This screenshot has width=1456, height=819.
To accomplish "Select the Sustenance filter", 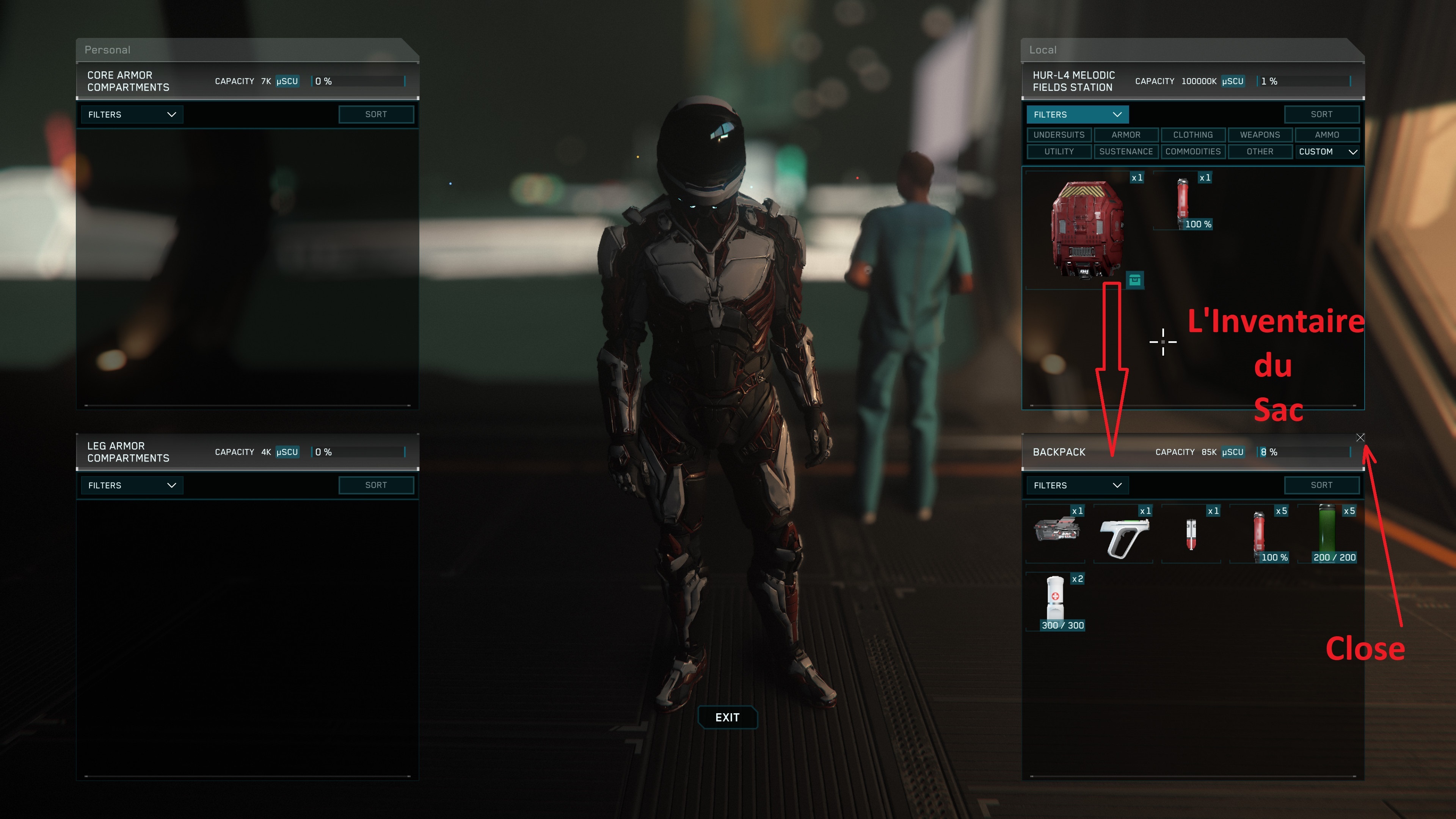I will pos(1125,152).
